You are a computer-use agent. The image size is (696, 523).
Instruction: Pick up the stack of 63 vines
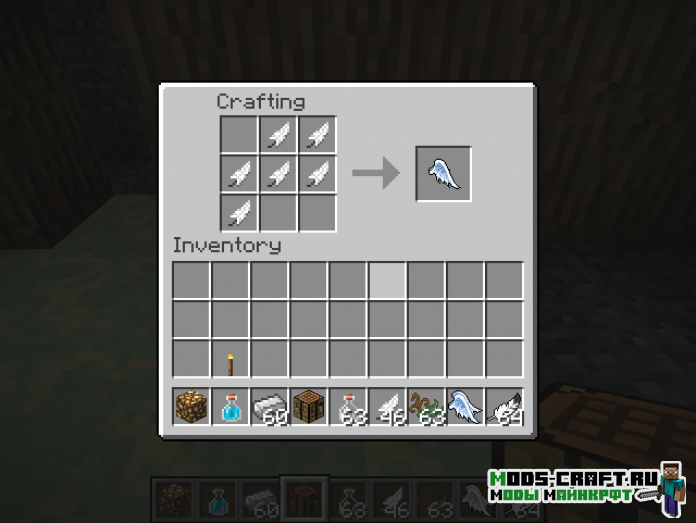[425, 408]
